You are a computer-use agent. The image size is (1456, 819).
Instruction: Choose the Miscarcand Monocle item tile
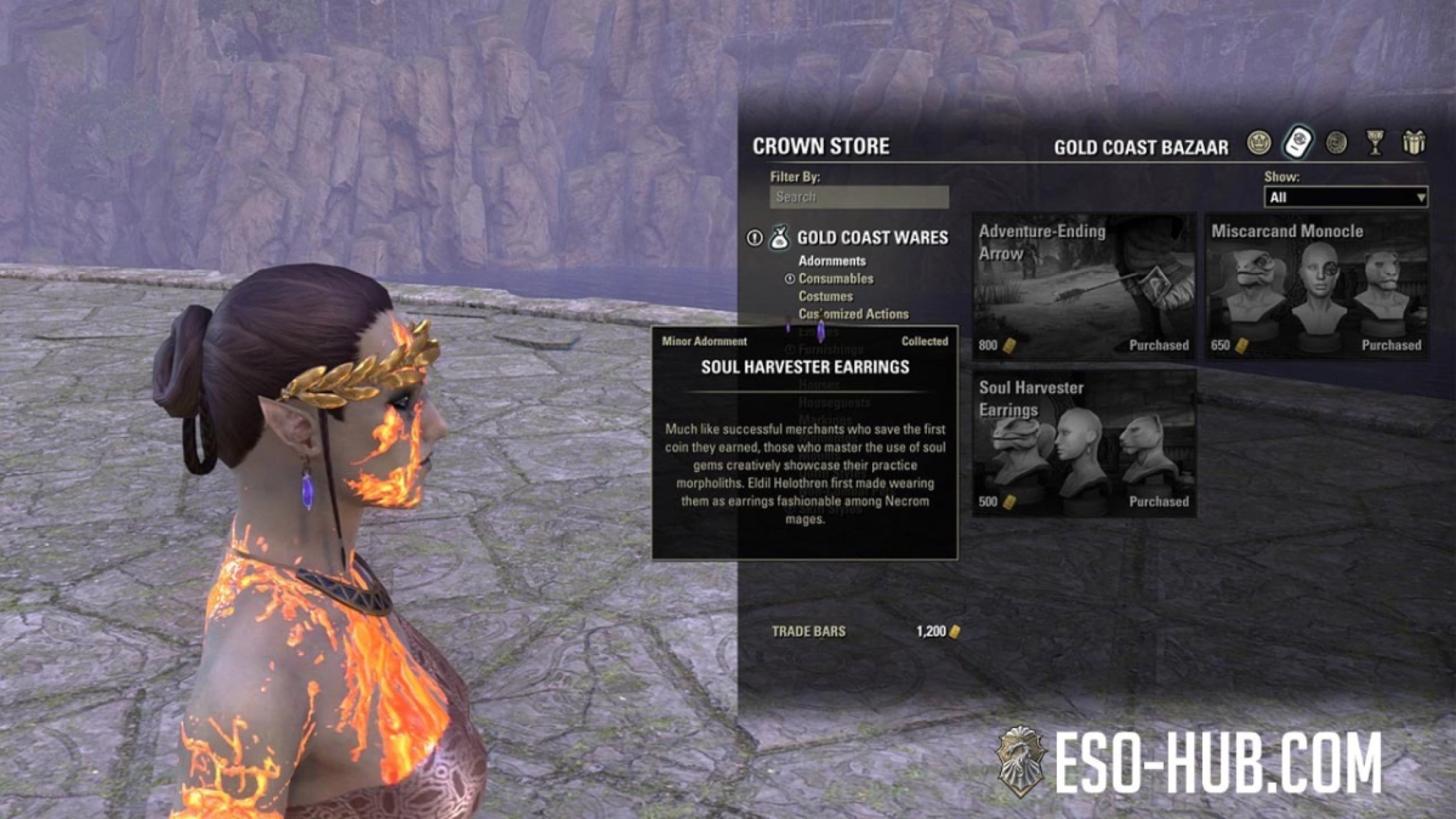(1316, 287)
